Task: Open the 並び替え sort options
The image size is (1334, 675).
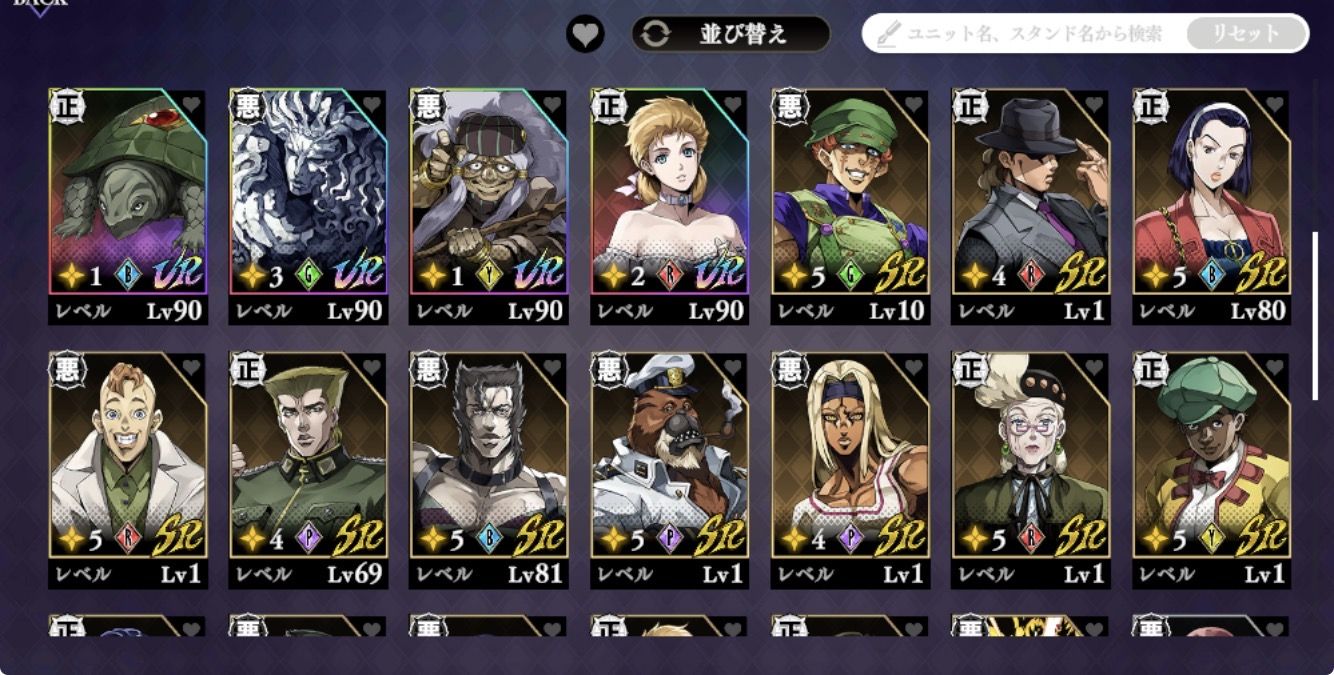Action: point(731,34)
